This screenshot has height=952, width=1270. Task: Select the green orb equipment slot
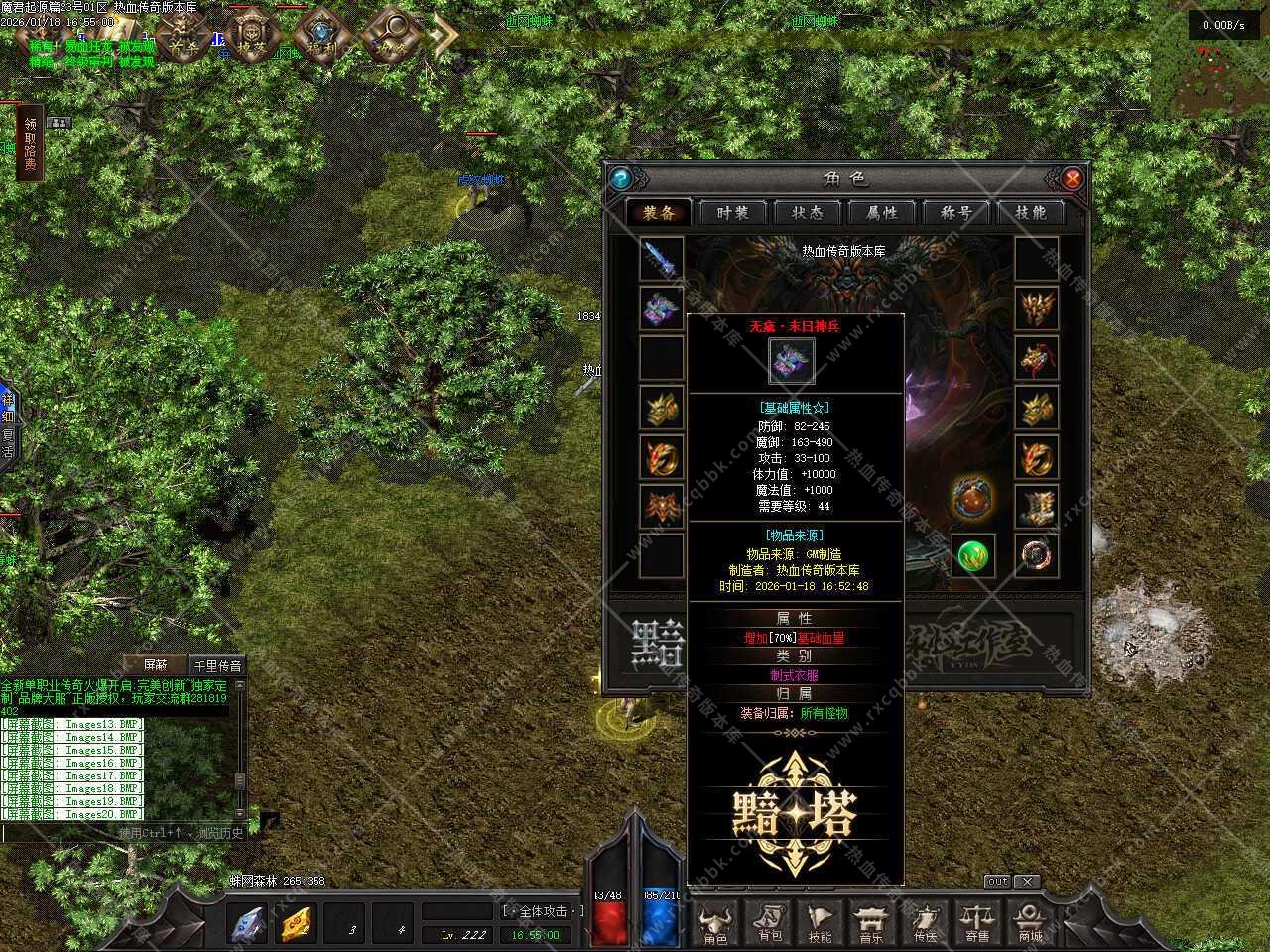click(x=973, y=555)
